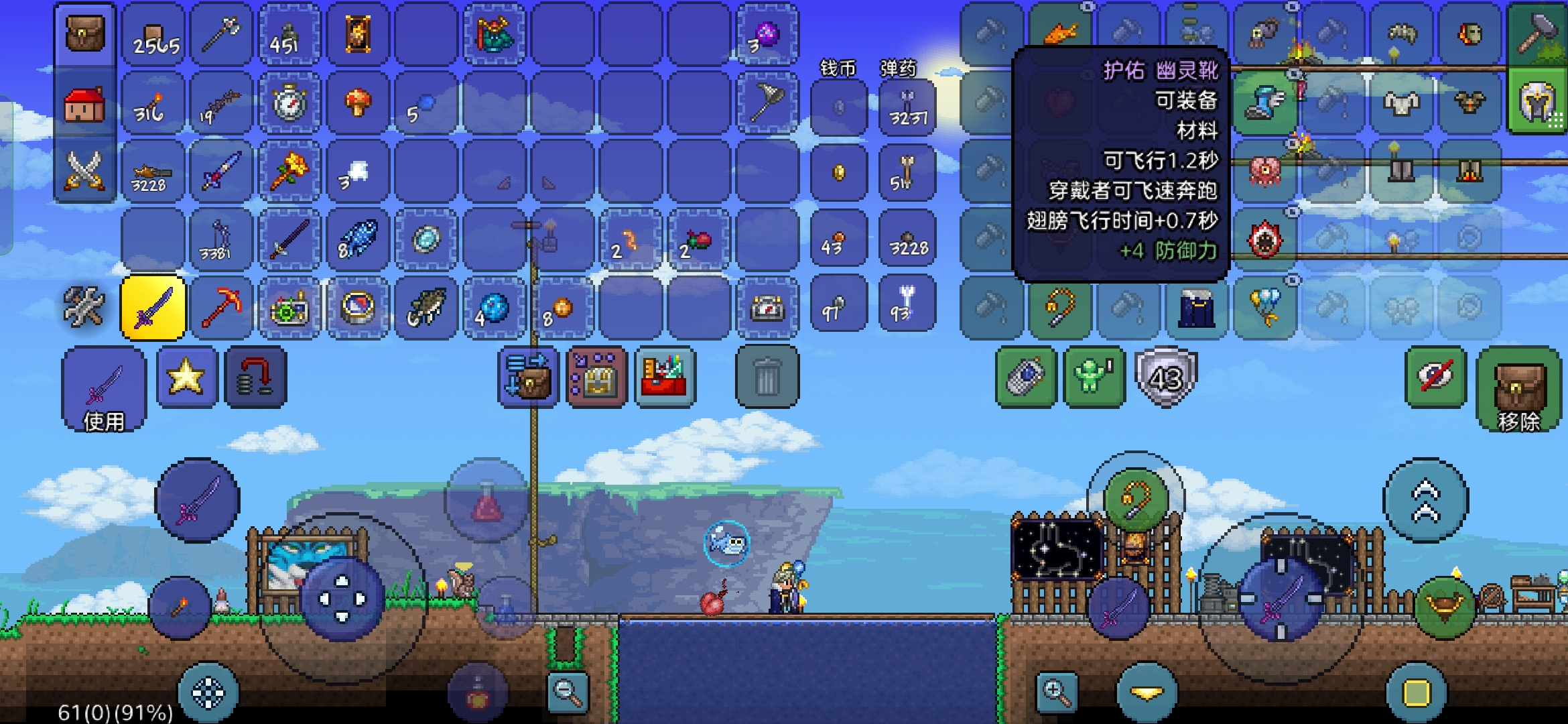The width and height of the screenshot is (1568, 724).
Task: Open the inventory backpack tab
Action: click(x=85, y=34)
